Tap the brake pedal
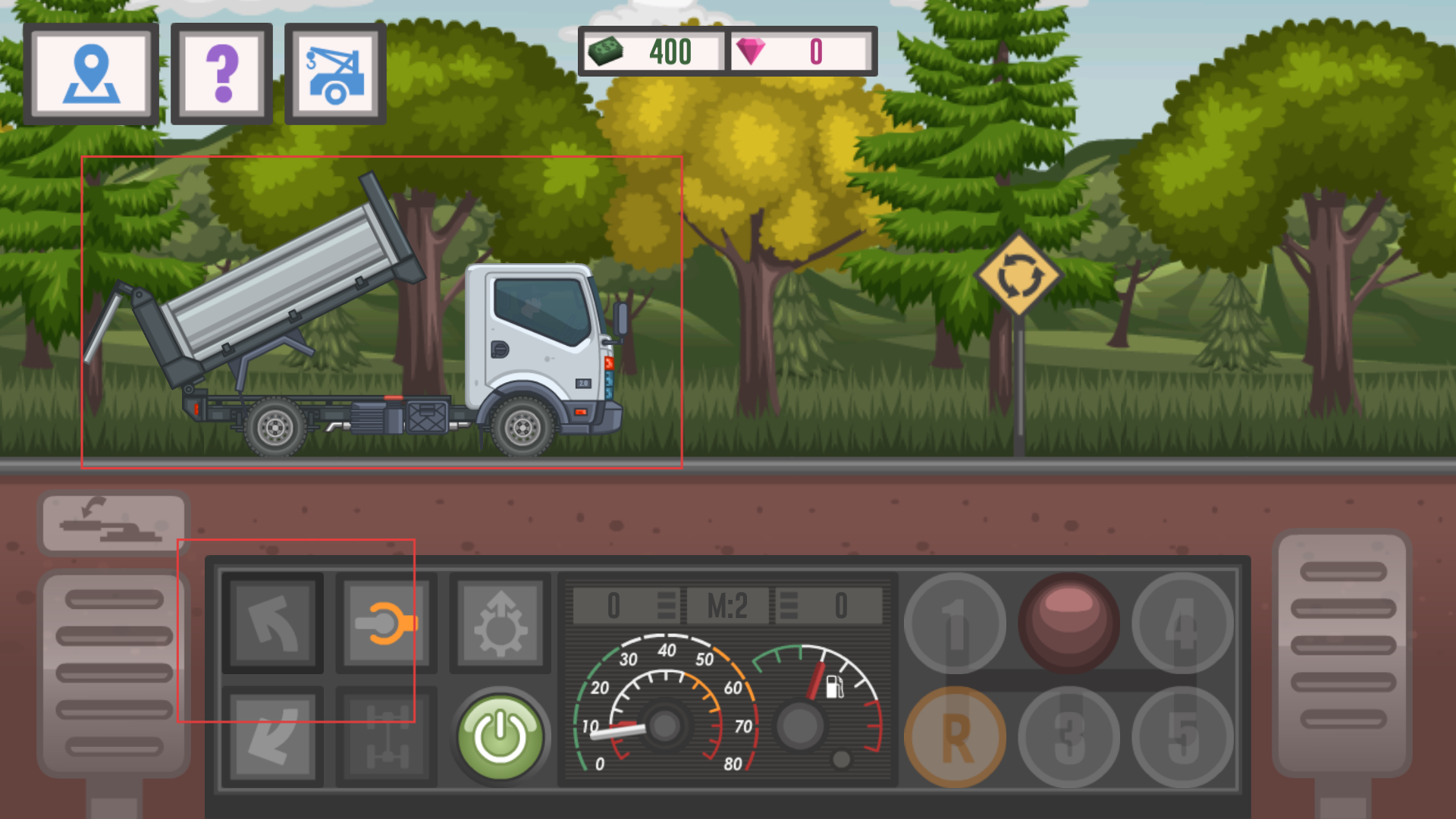The height and width of the screenshot is (819, 1456). click(114, 671)
